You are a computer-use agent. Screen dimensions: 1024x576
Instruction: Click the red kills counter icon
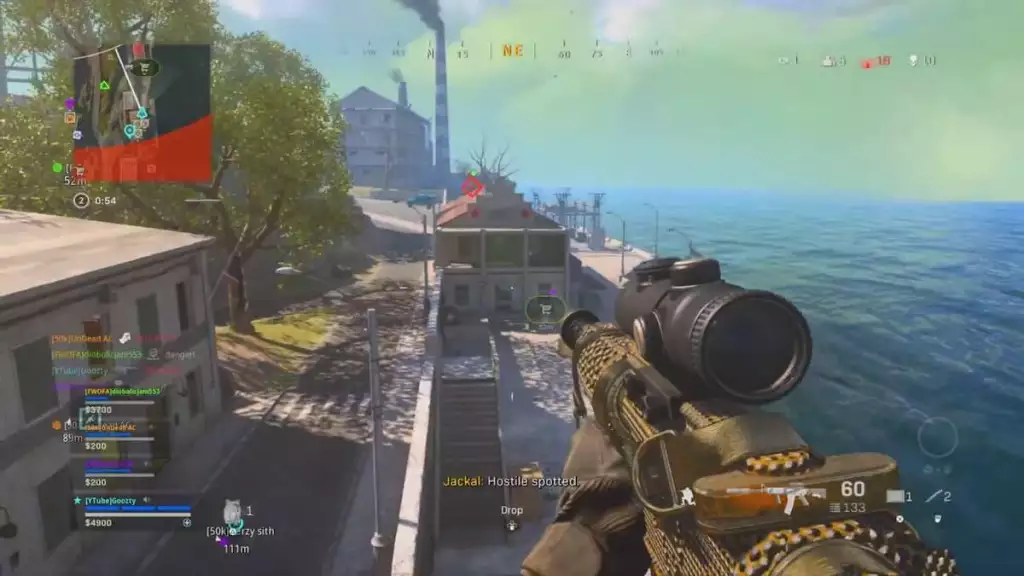pyautogui.click(x=868, y=61)
